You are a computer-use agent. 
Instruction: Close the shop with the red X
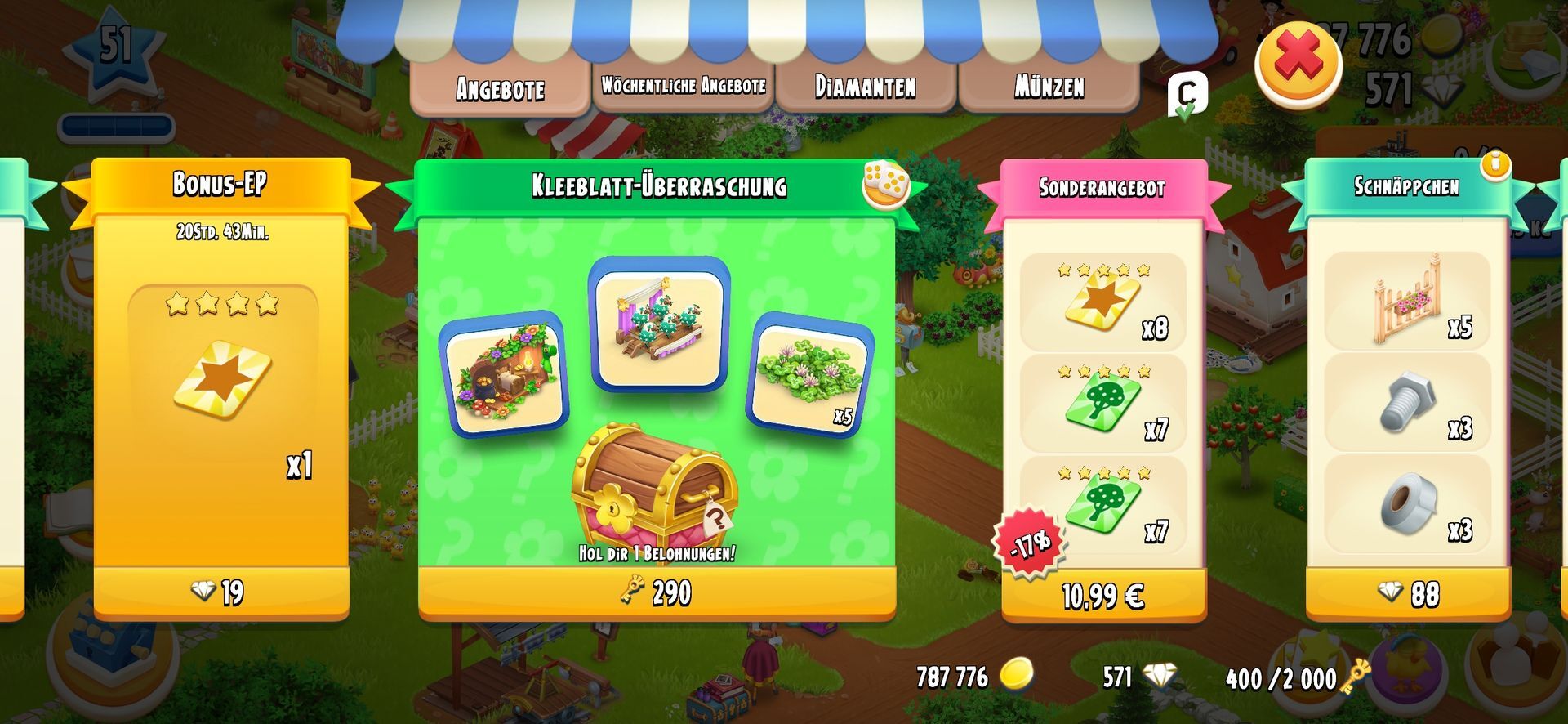[x=1298, y=62]
